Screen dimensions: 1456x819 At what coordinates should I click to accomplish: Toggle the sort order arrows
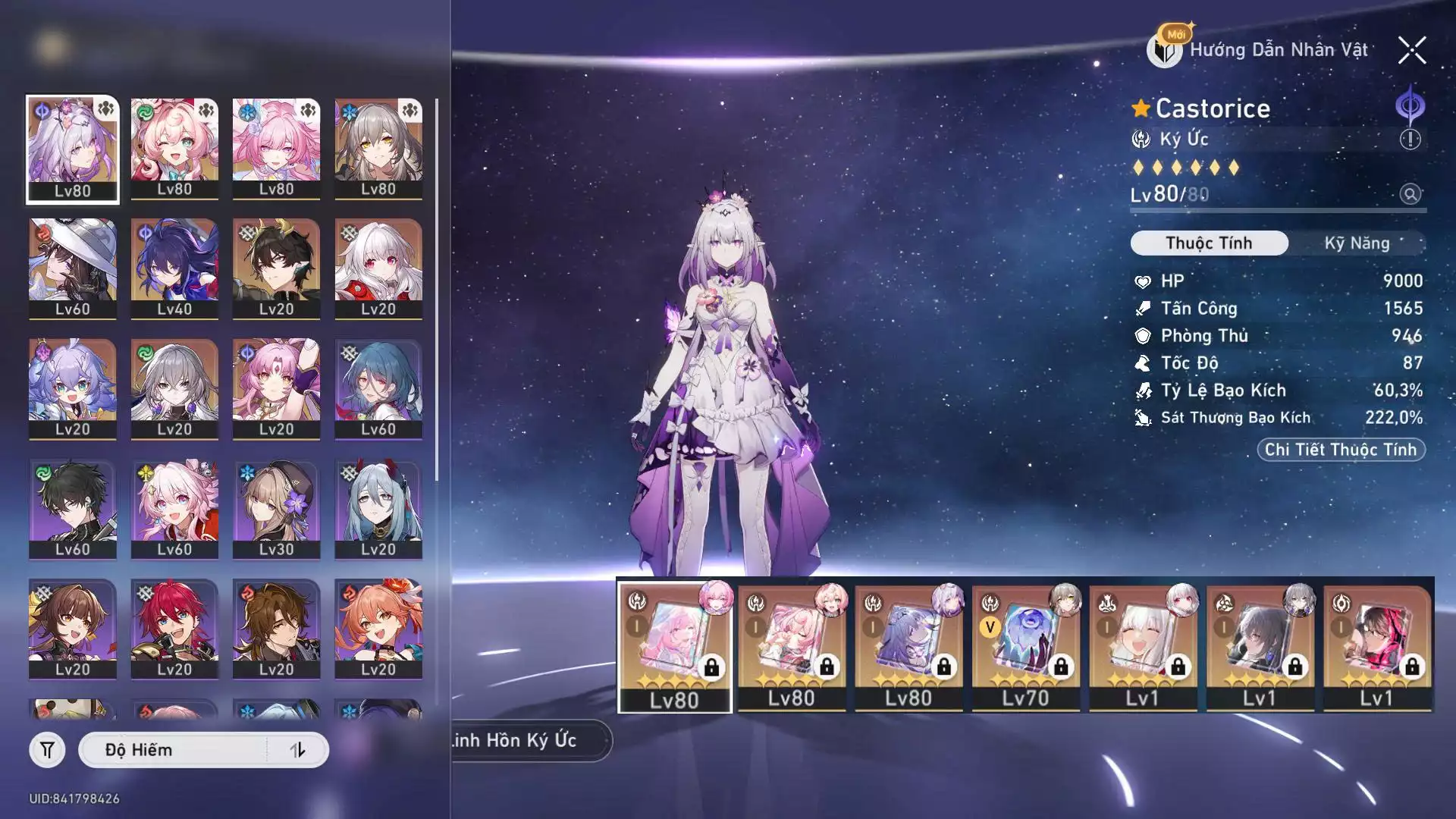297,750
